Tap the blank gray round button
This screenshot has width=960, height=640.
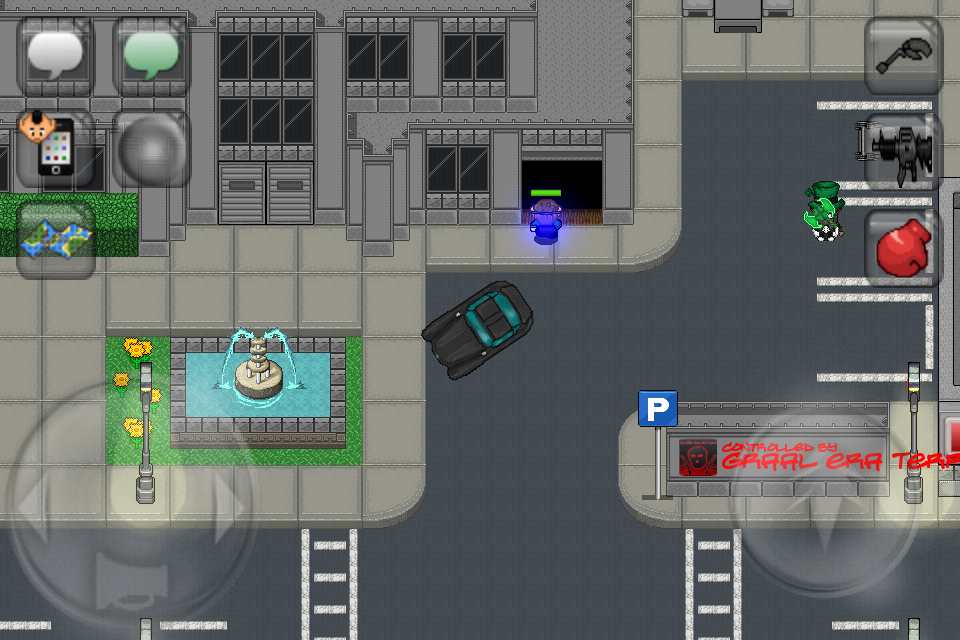pos(151,148)
